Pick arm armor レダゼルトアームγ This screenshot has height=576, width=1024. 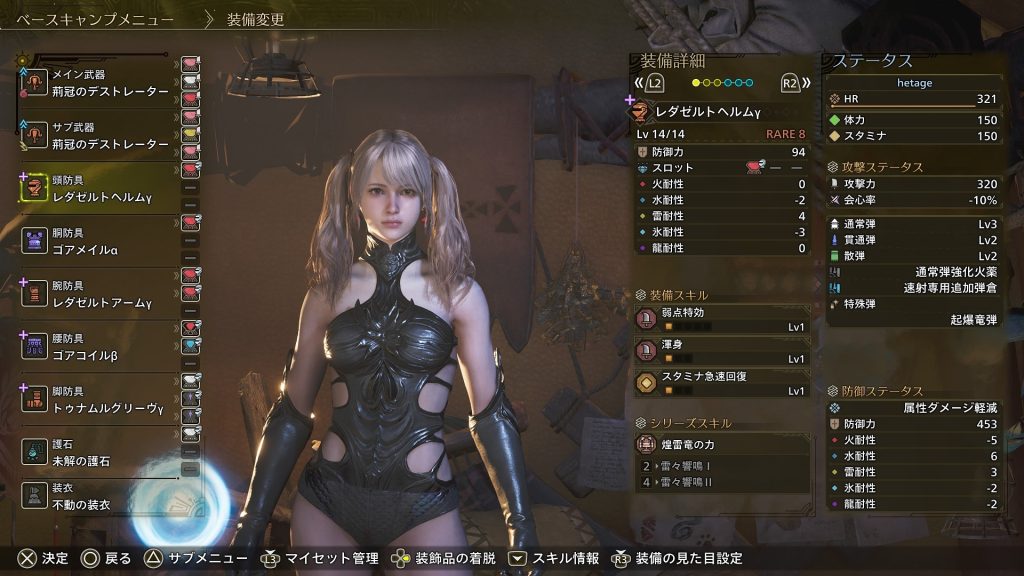pyautogui.click(x=100, y=294)
